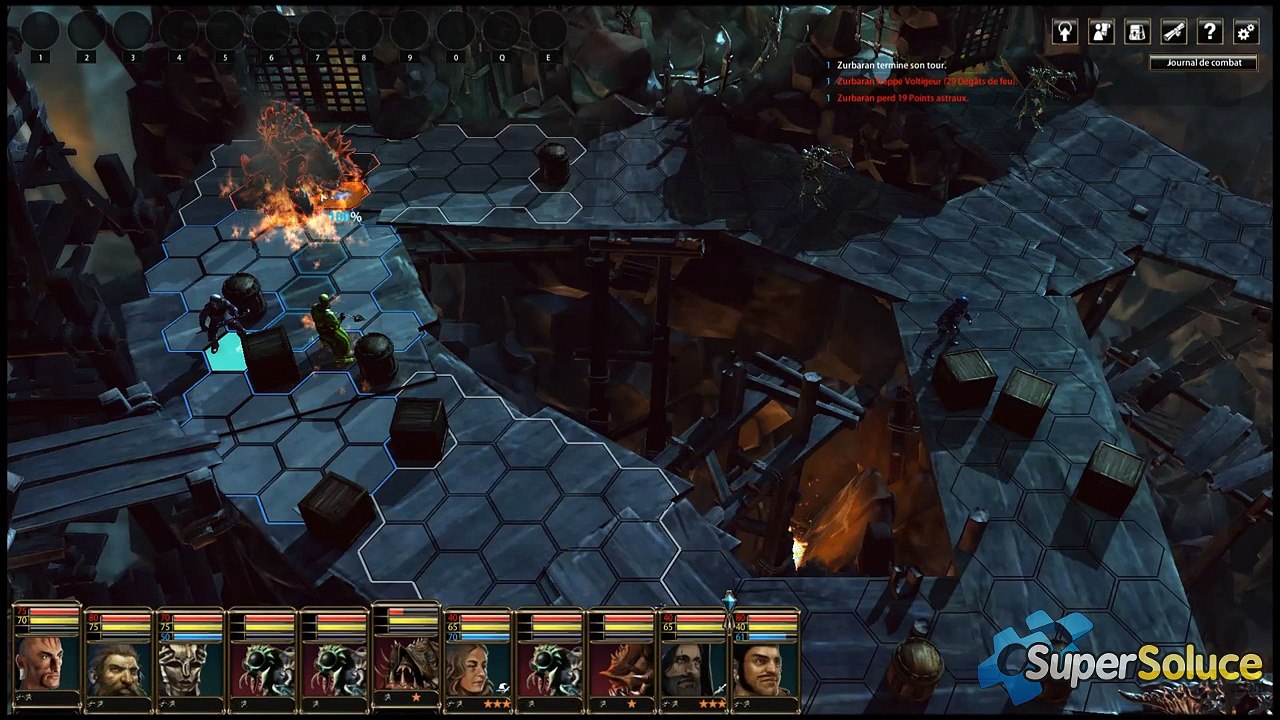Open the settings gears menu
The width and height of the screenshot is (1280, 720).
(1245, 32)
